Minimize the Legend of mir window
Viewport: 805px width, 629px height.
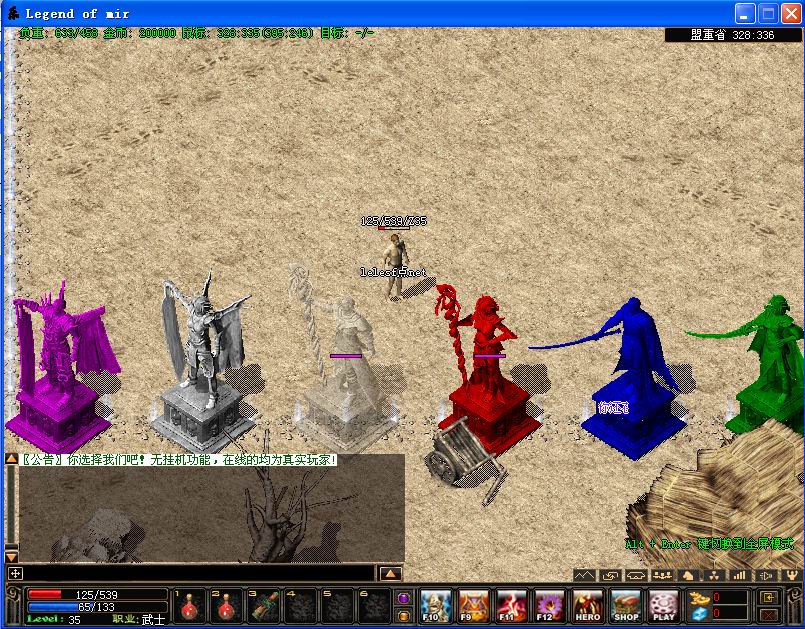pyautogui.click(x=745, y=14)
